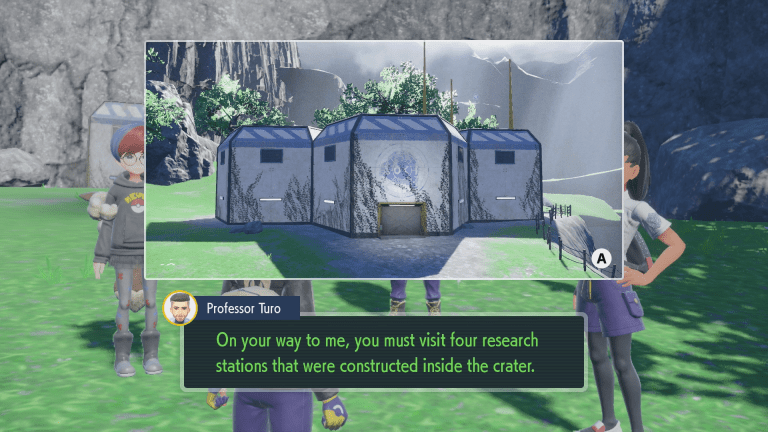This screenshot has height=432, width=768.
Task: Click Professor Turo's portrait icon
Action: 180,308
